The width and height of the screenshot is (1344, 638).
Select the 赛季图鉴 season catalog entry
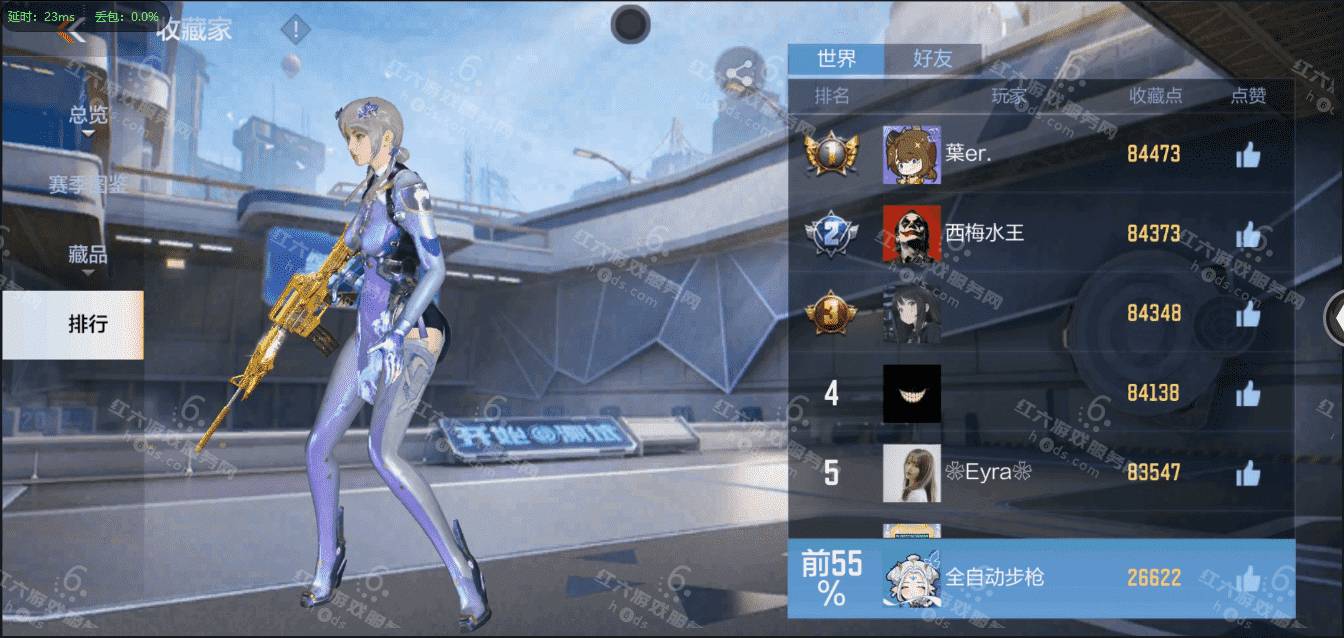click(x=88, y=185)
